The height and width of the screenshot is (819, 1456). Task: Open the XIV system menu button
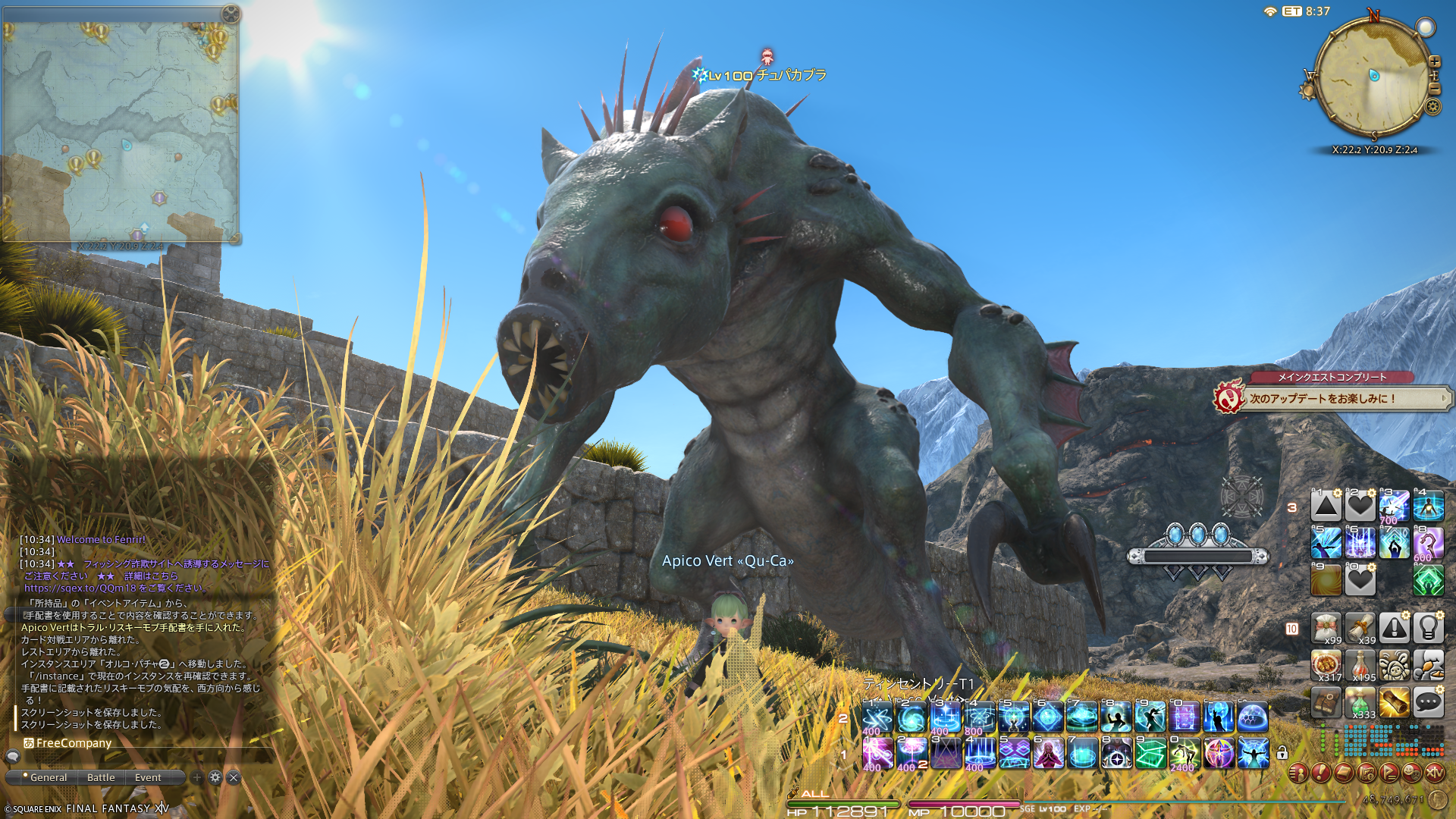point(1435,773)
